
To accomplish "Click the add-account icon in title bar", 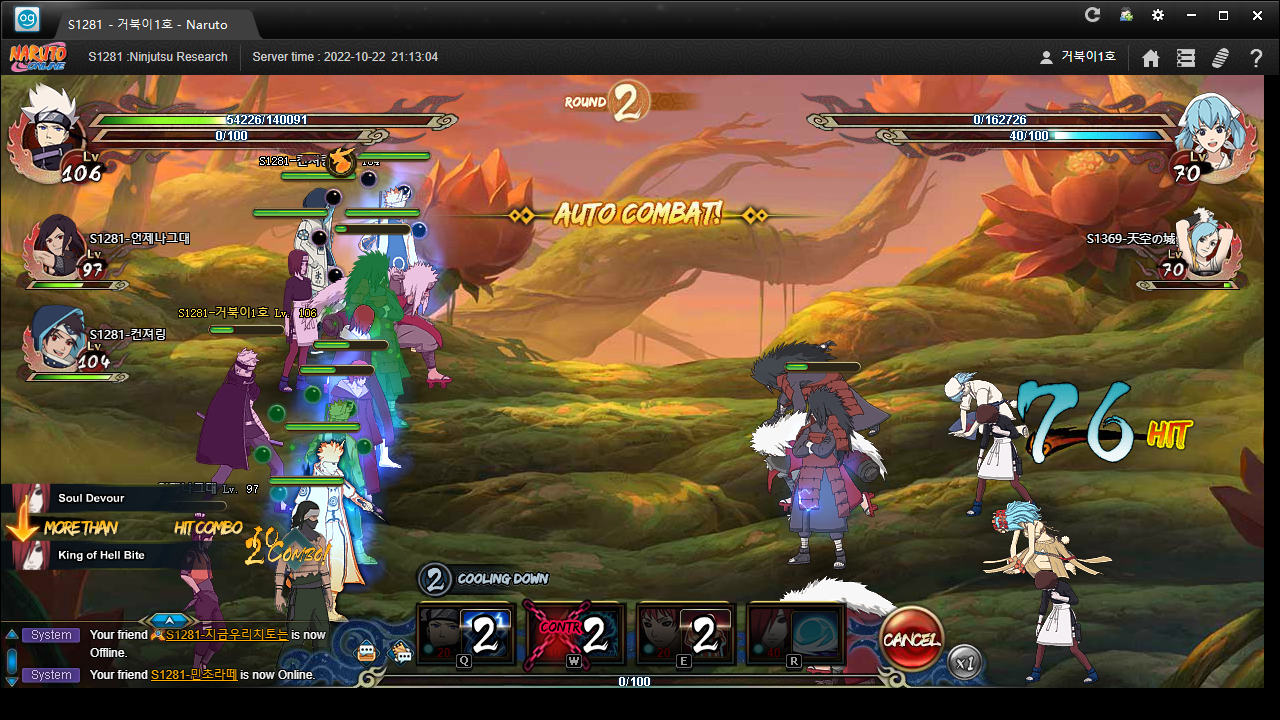I will click(1126, 15).
